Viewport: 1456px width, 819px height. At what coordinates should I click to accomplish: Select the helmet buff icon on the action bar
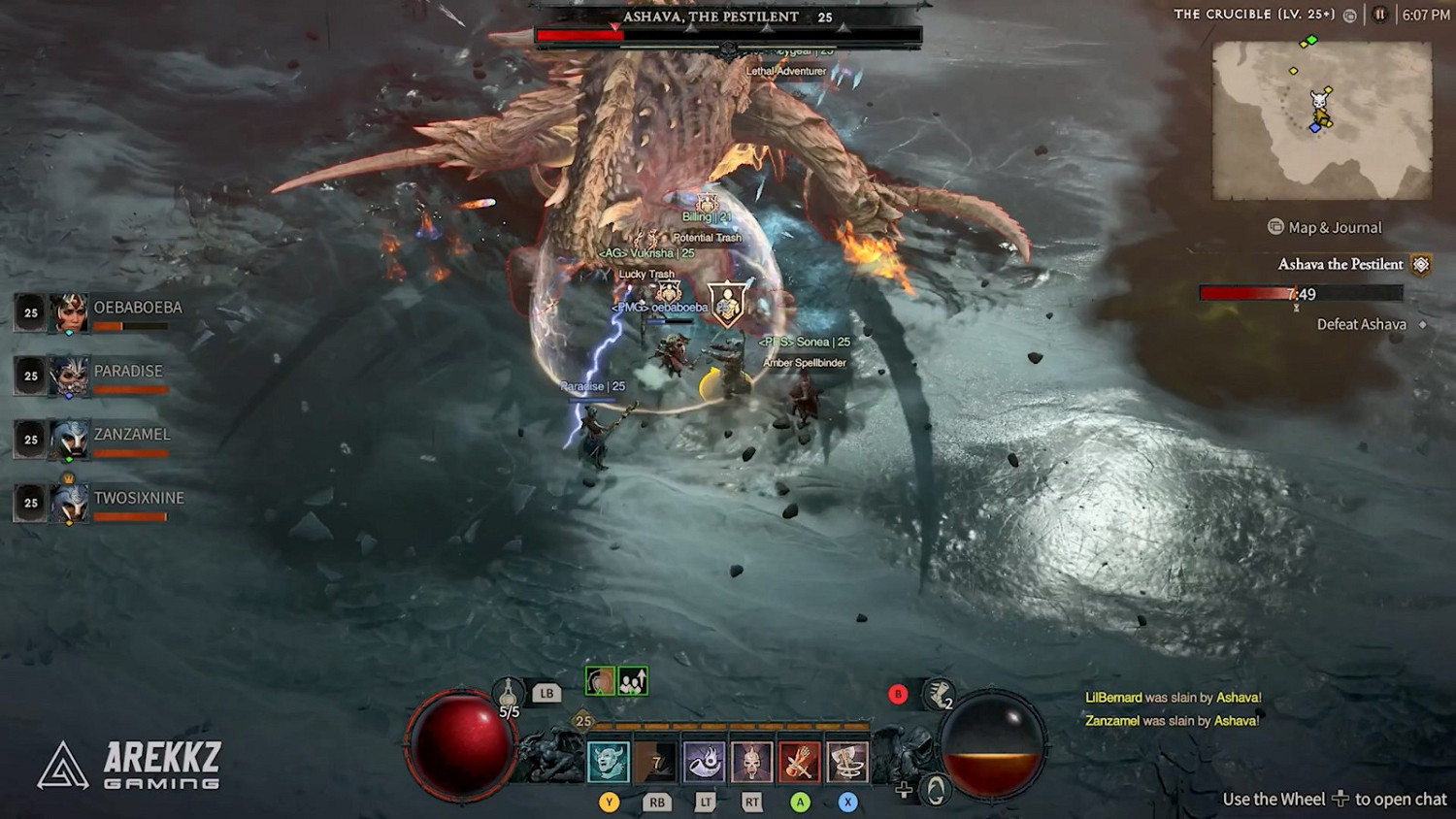point(599,682)
